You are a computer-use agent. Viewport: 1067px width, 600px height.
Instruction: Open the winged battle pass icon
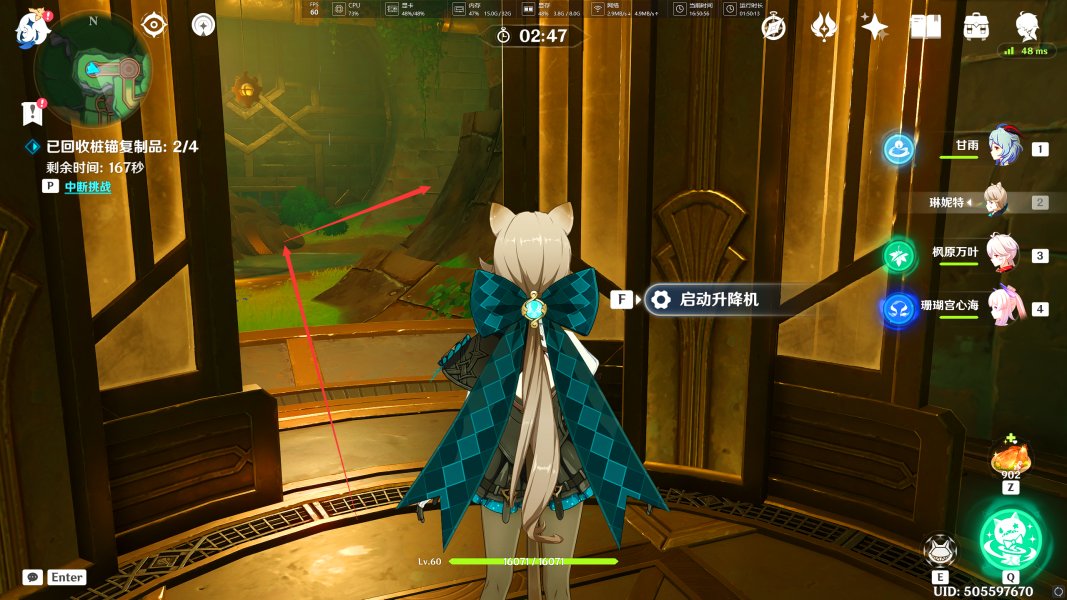[823, 27]
